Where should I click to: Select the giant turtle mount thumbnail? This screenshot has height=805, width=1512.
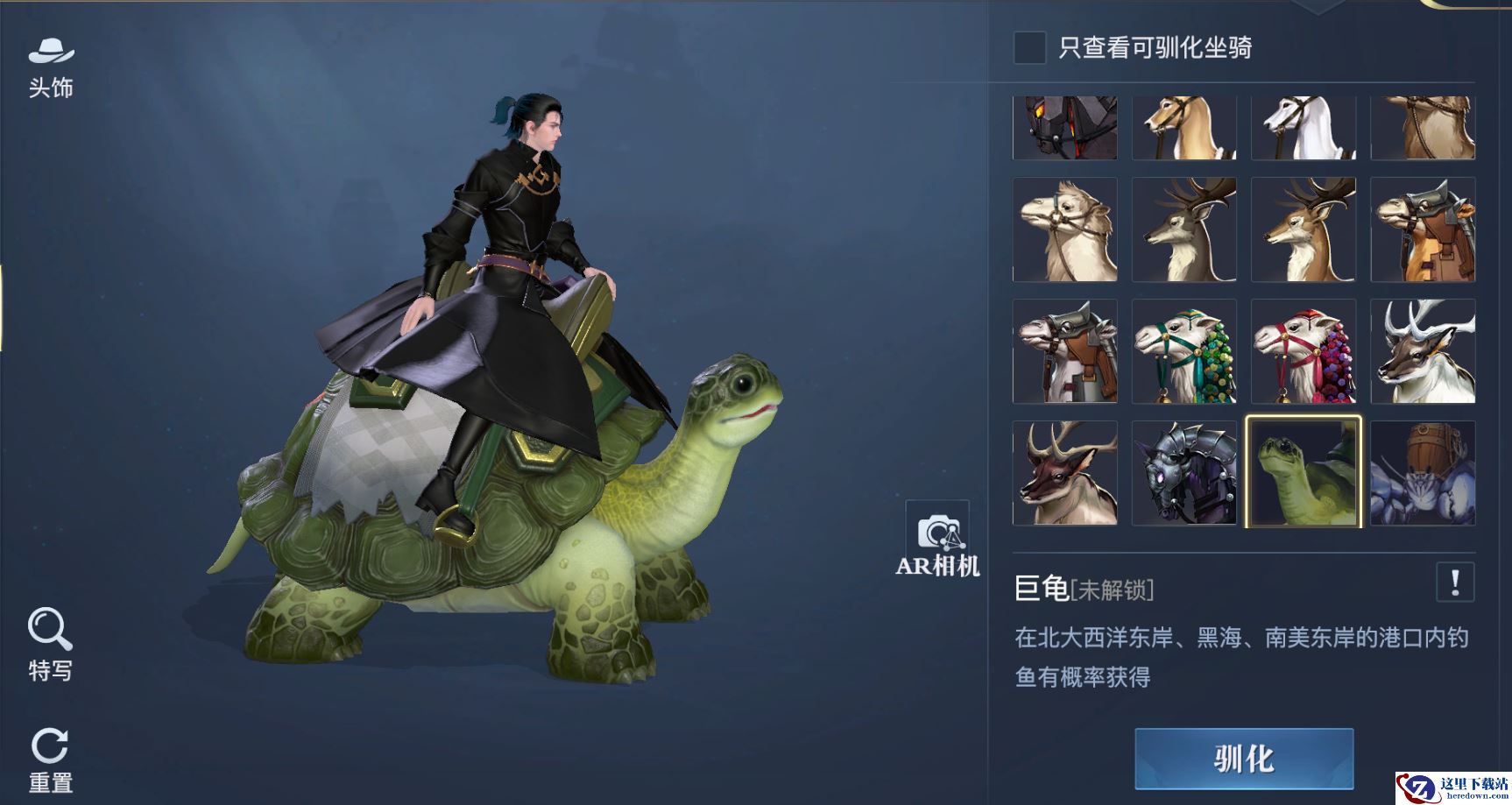pos(1304,473)
